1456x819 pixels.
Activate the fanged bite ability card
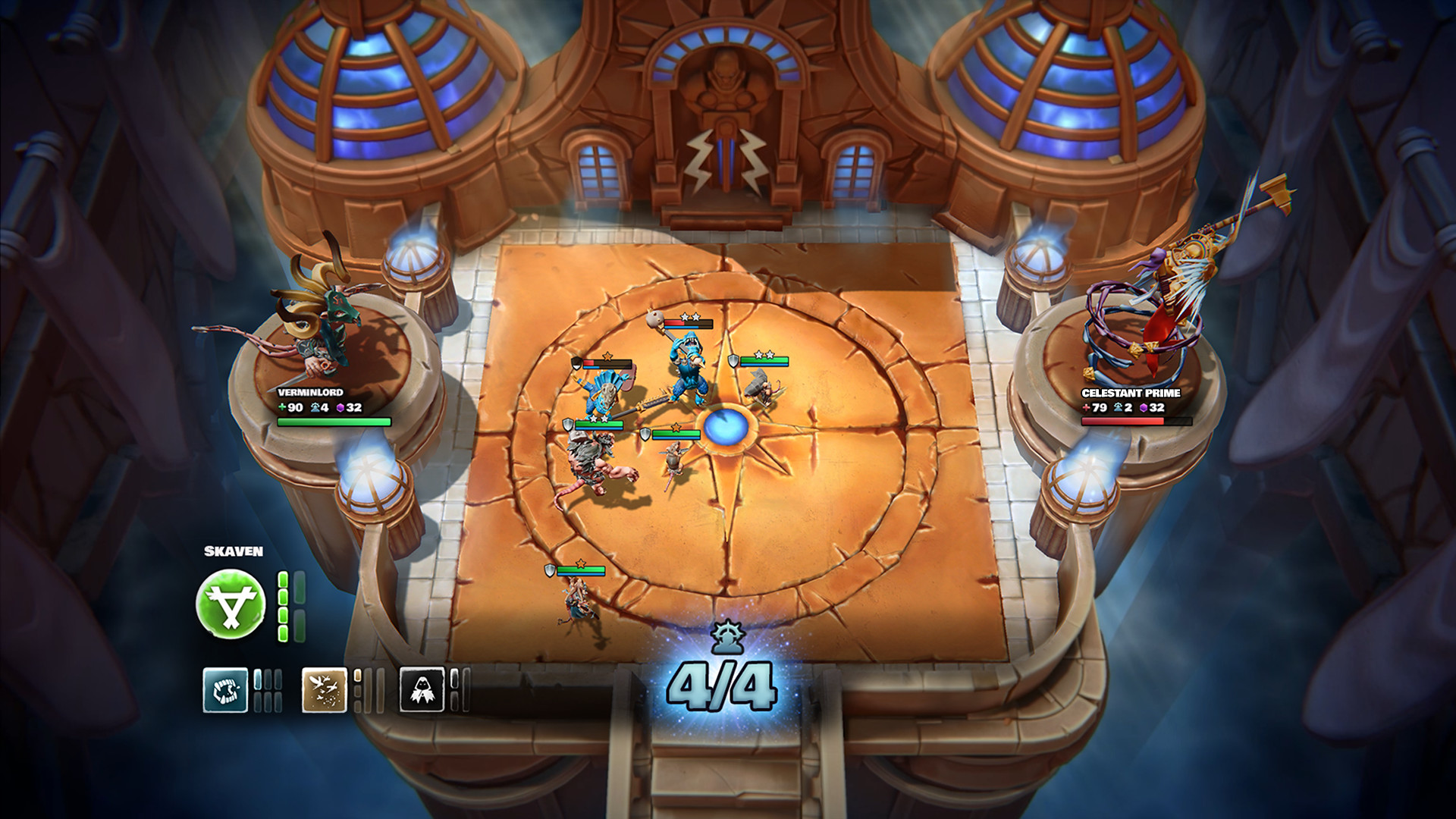225,691
